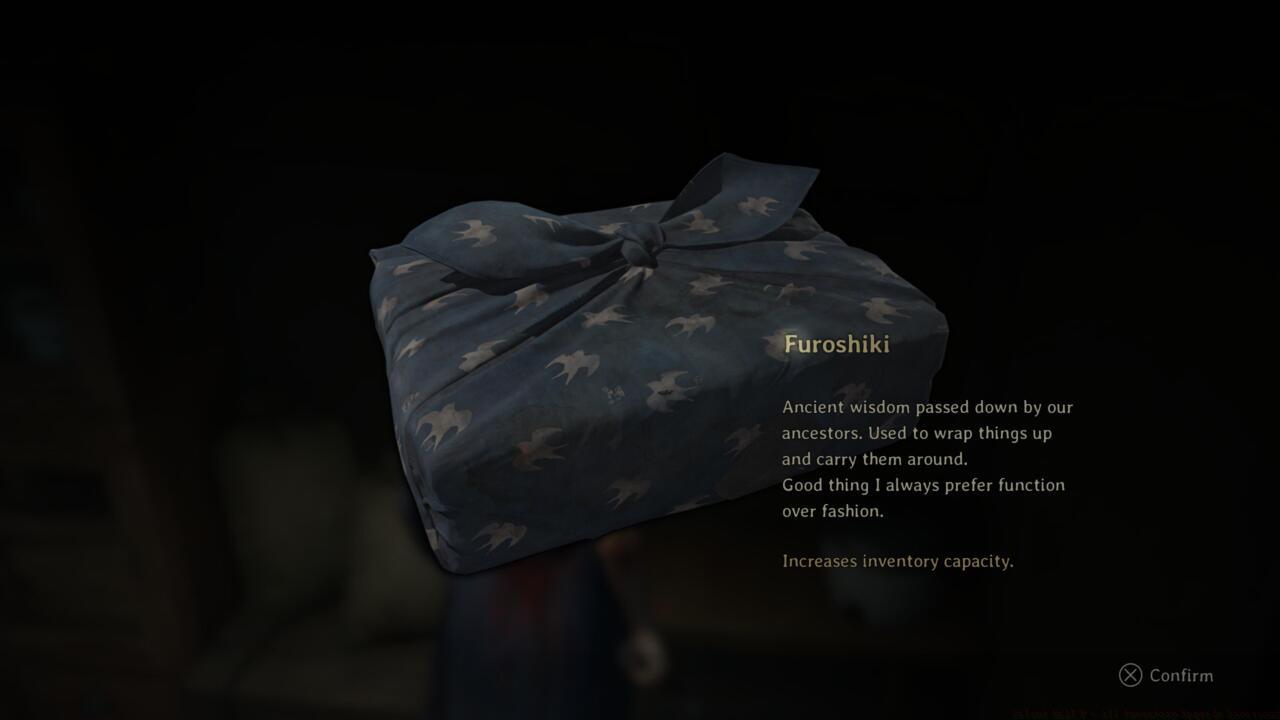This screenshot has height=720, width=1280.
Task: Click the Furoshiki title heading
Action: 838,345
